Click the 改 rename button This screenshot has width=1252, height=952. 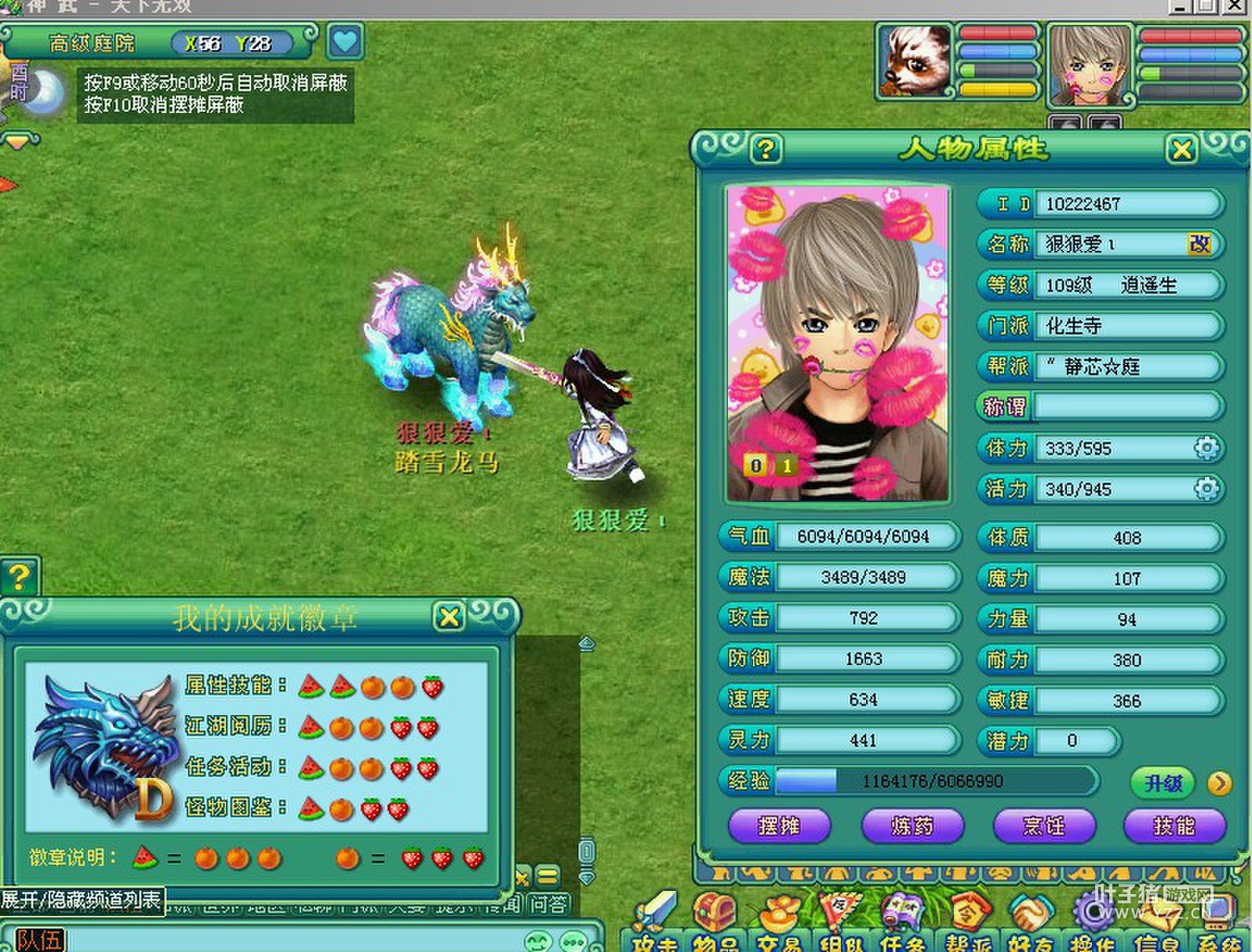click(x=1199, y=244)
